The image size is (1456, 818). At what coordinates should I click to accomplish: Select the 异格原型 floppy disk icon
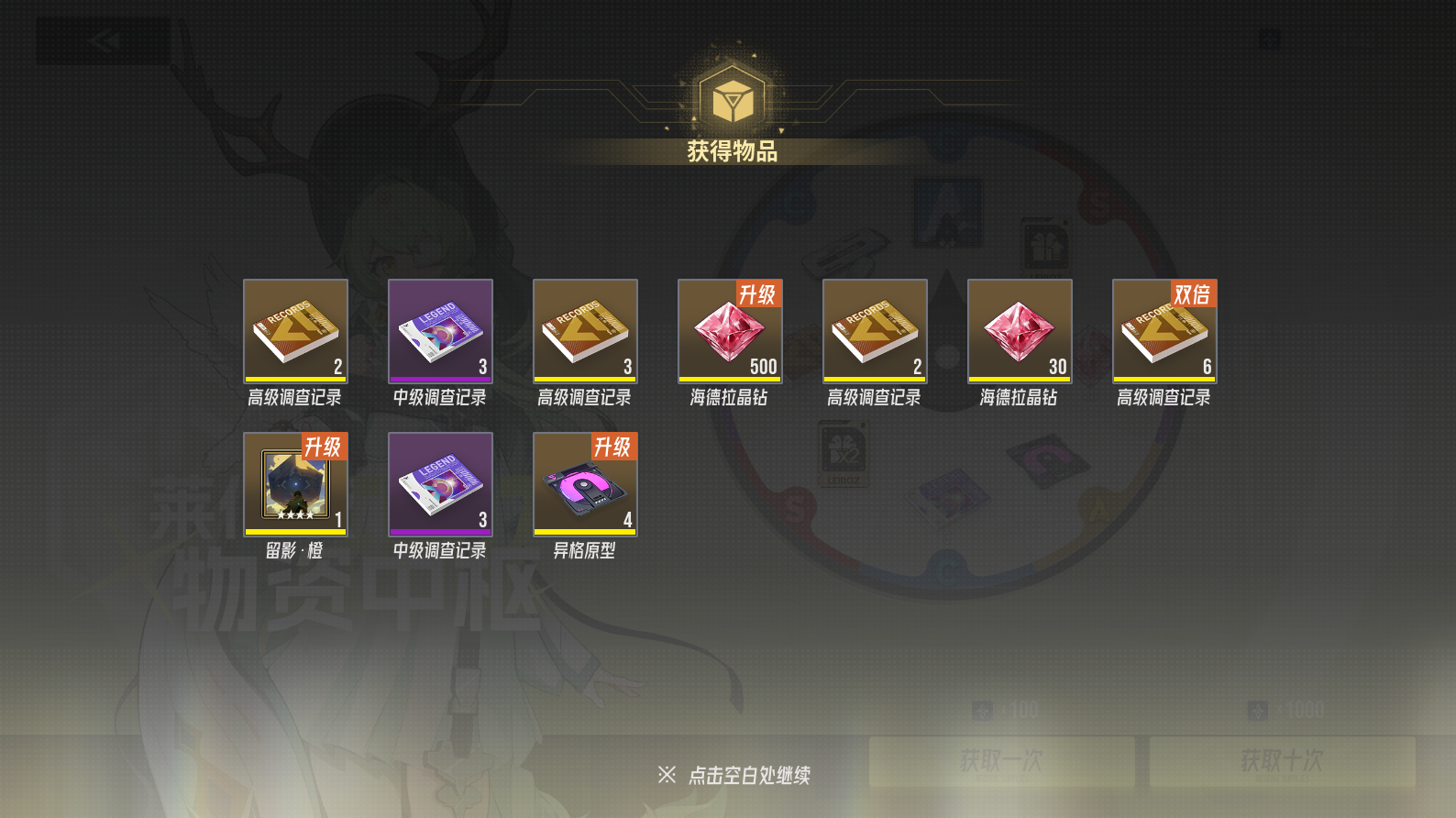click(584, 483)
